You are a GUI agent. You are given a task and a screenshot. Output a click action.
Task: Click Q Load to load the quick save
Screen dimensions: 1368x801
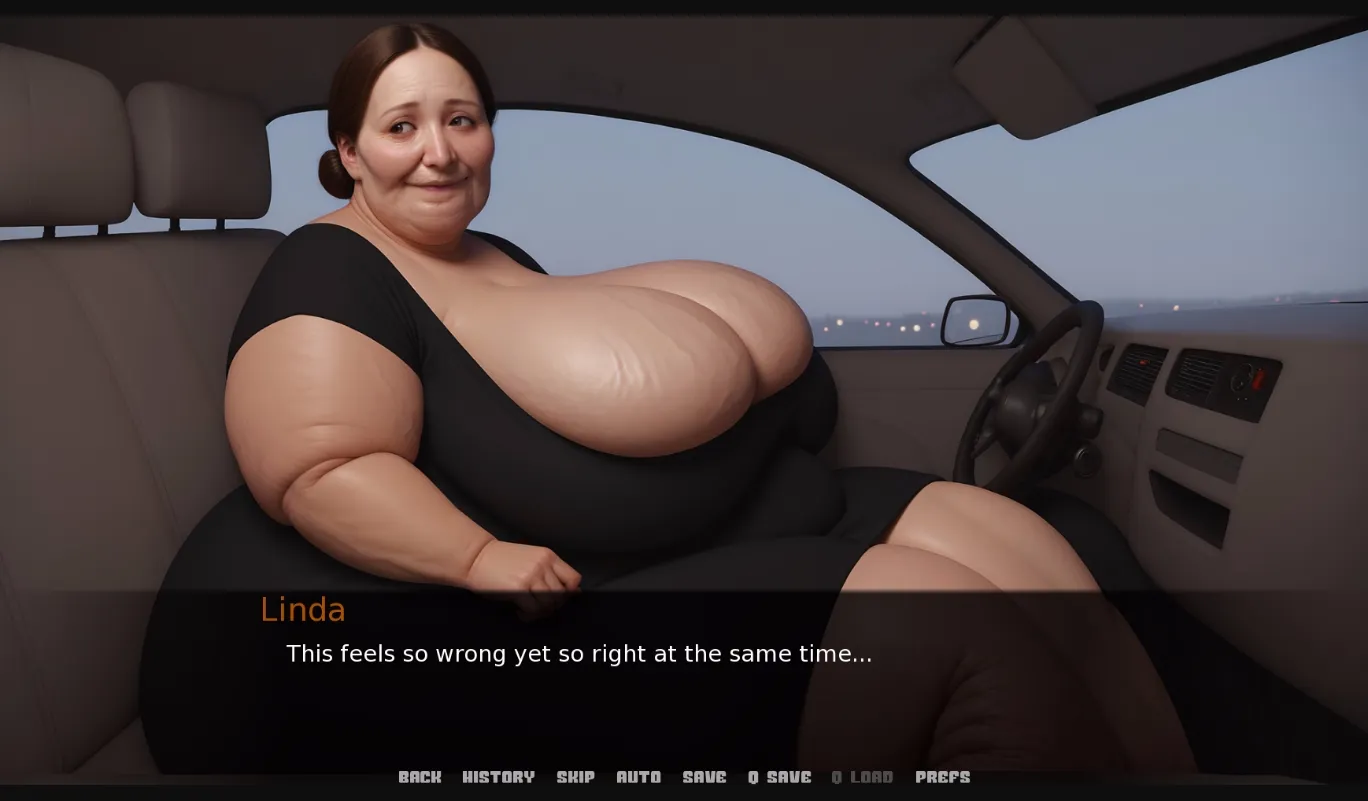[862, 777]
